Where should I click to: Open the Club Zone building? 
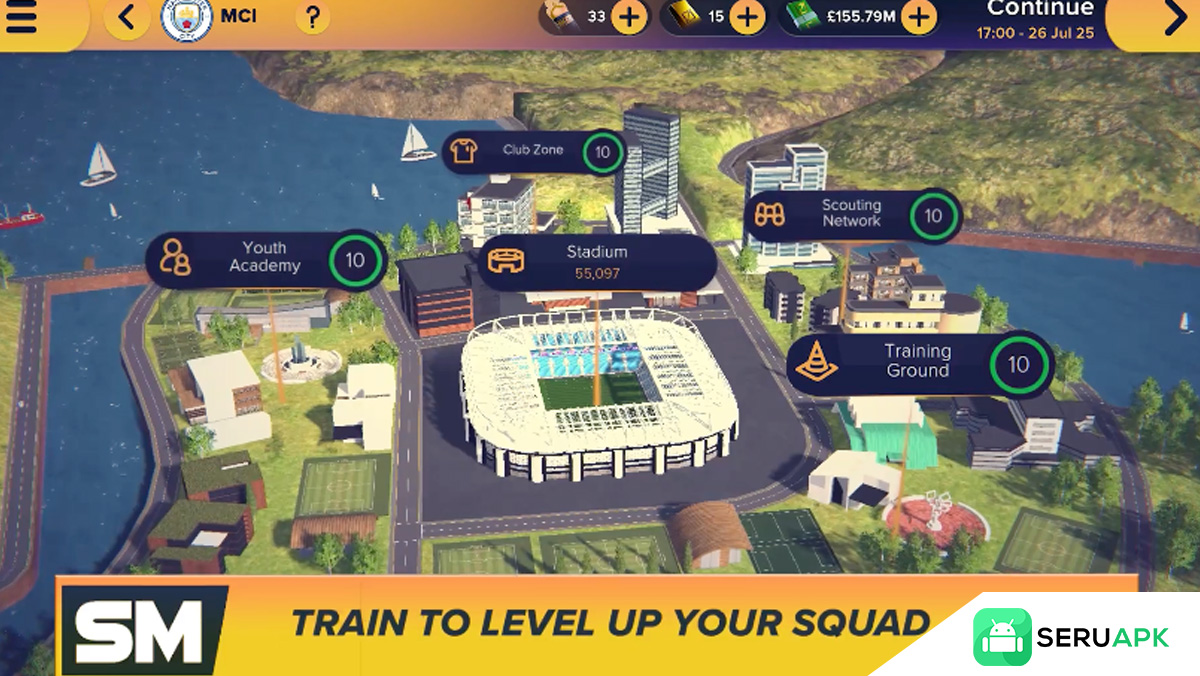(x=535, y=152)
